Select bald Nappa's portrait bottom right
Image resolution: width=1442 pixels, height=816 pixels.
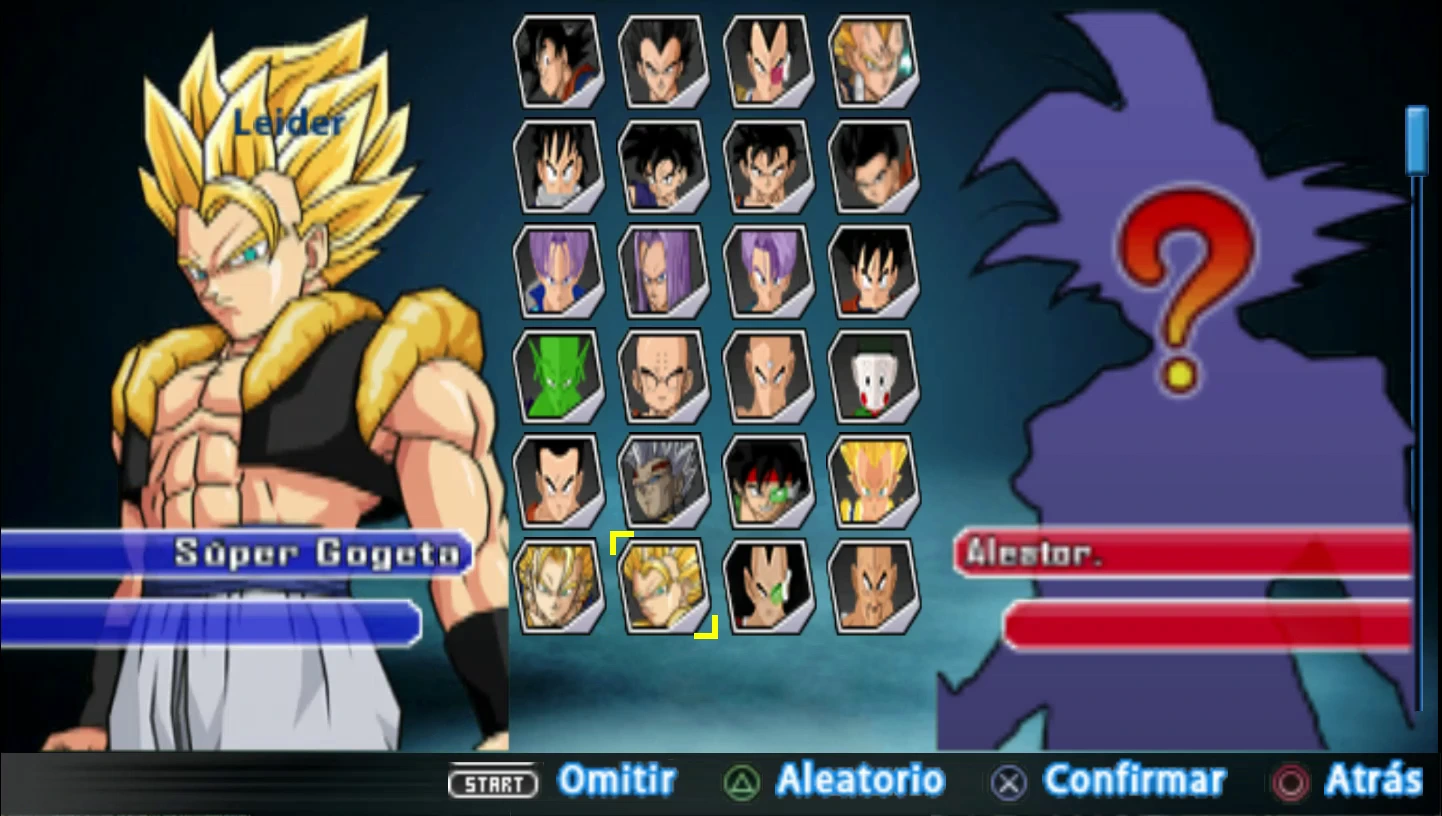point(873,585)
